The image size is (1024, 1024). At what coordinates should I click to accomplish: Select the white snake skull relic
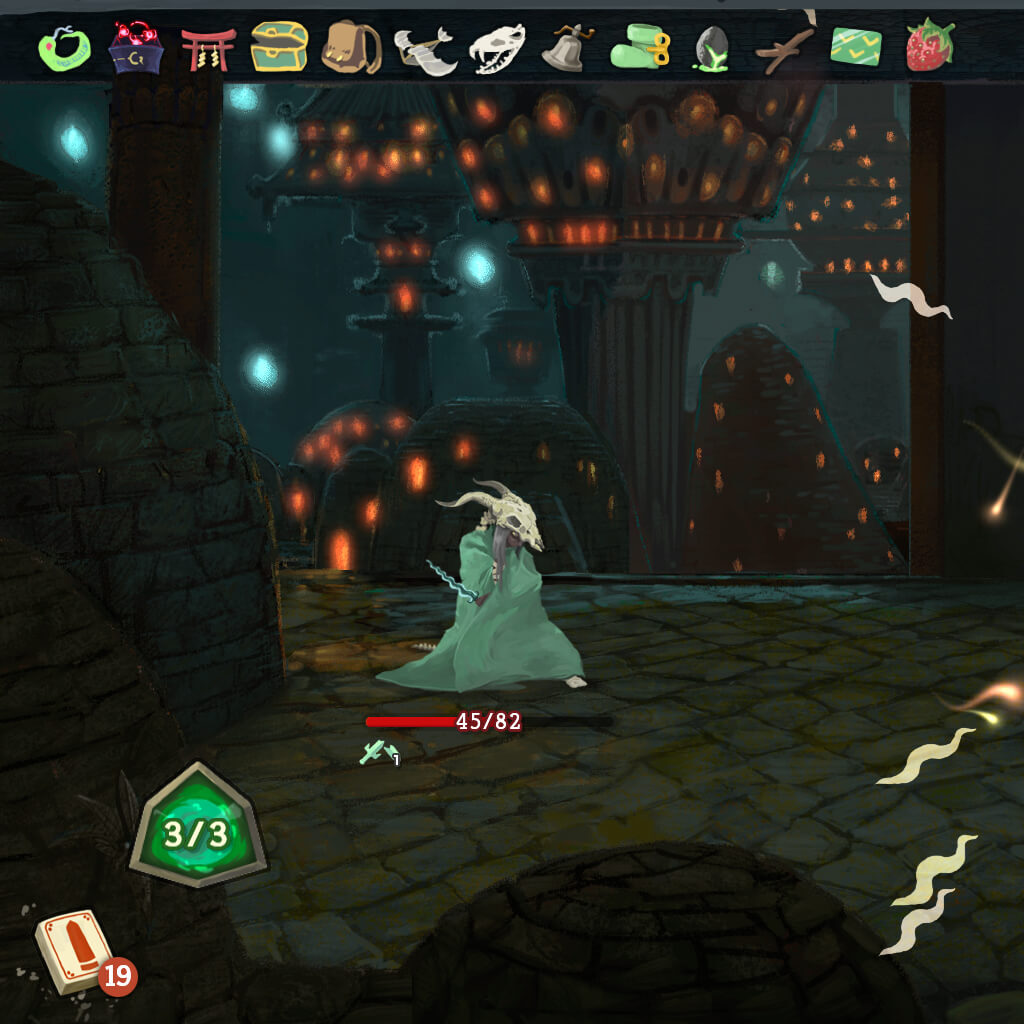click(x=497, y=48)
